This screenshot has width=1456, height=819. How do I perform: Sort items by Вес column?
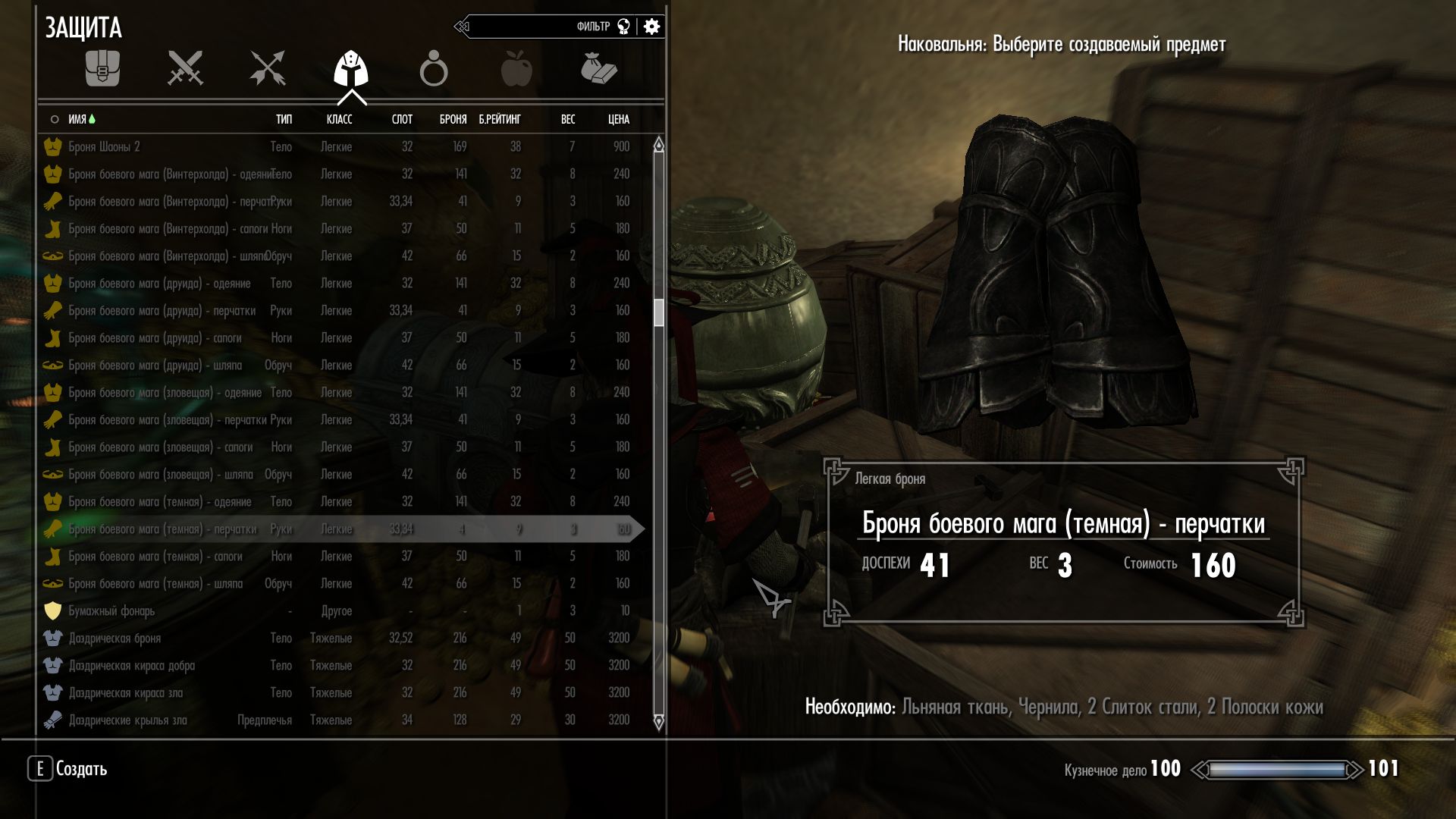pyautogui.click(x=567, y=119)
